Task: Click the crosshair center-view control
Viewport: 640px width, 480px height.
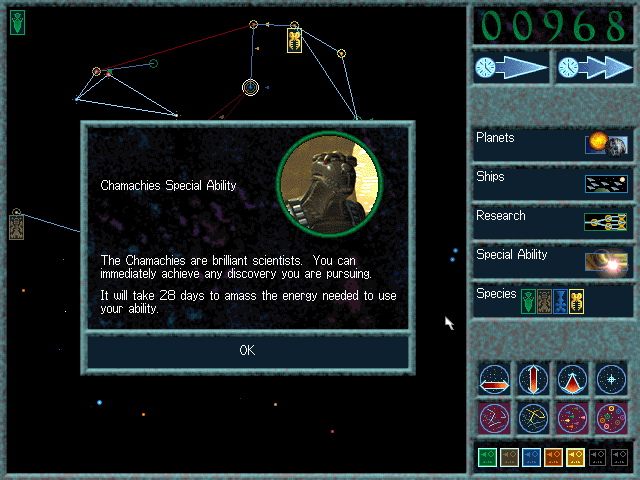Action: point(610,379)
